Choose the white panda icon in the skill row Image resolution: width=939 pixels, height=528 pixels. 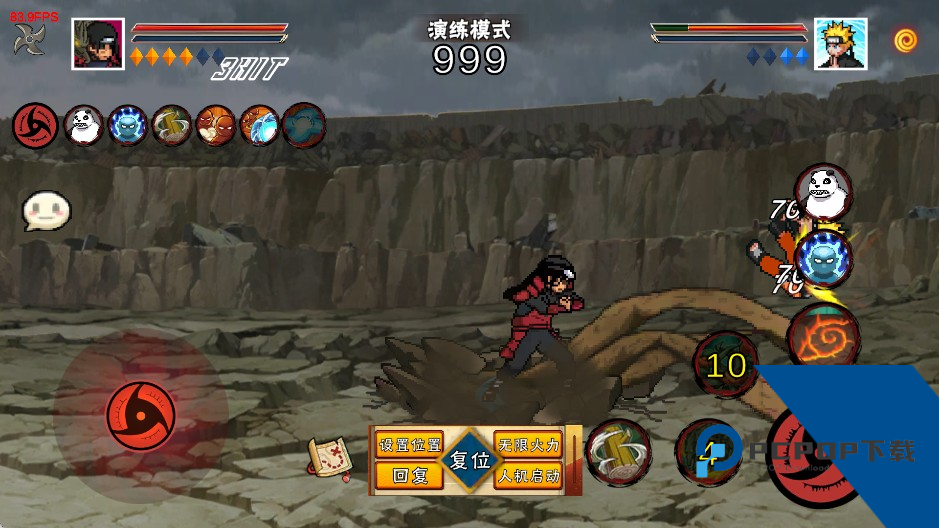tap(84, 125)
